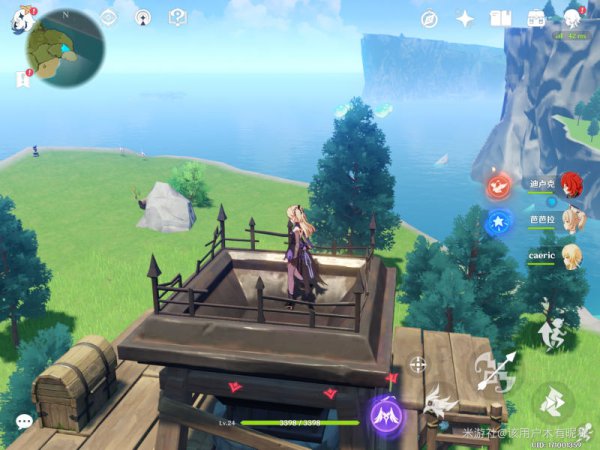Toggle the eye-shaped Elemental Sight icon
Screen dimensions: 600x450
click(108, 18)
